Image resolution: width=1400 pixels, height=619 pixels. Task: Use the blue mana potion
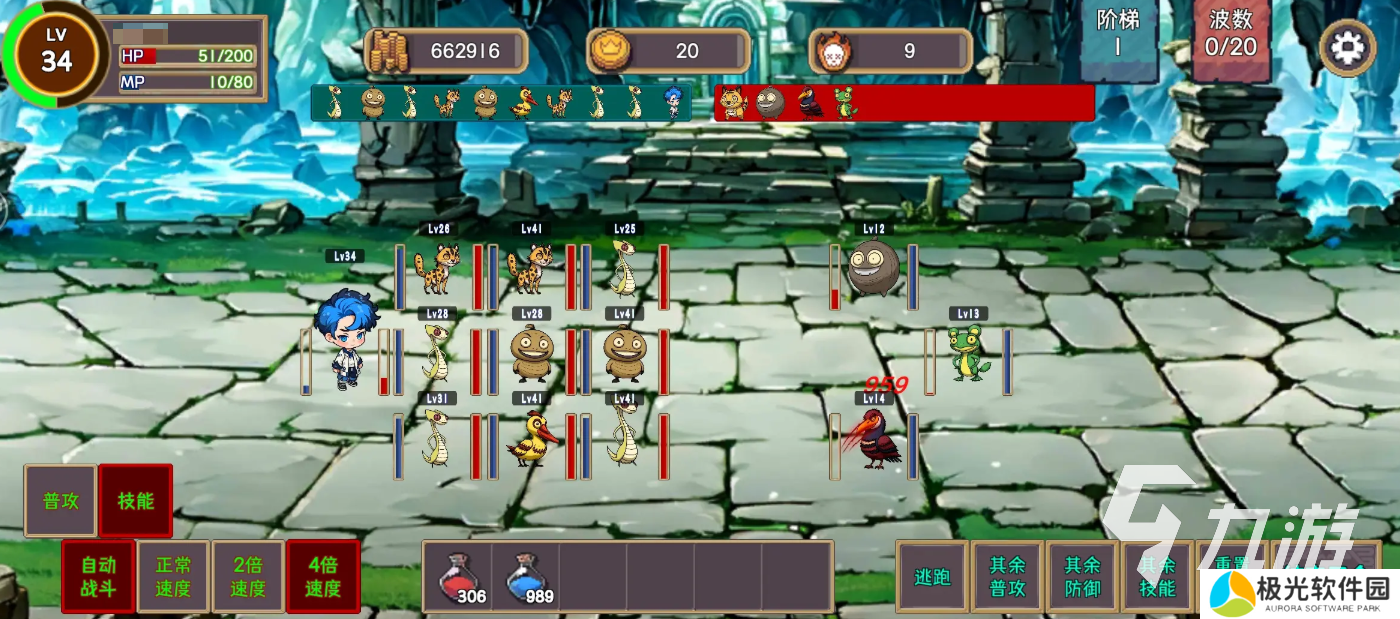pyautogui.click(x=526, y=577)
